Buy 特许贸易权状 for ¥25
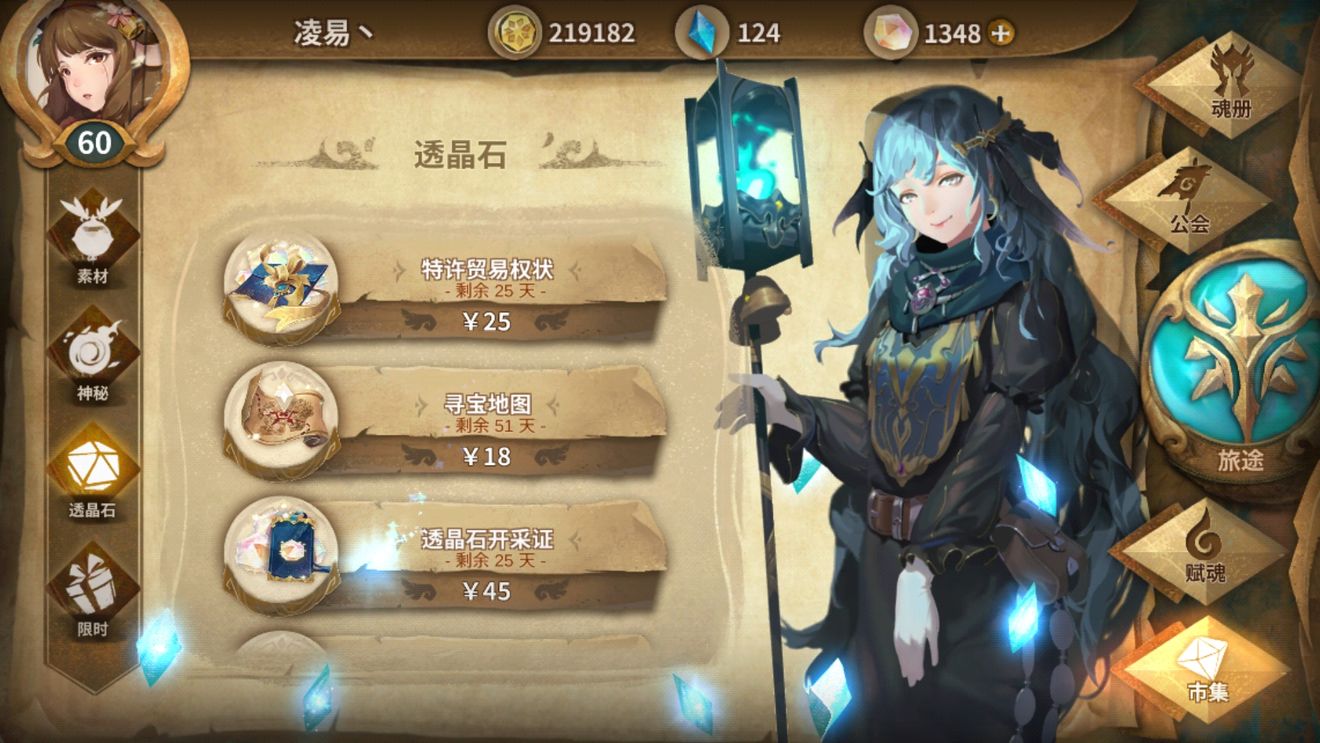Image resolution: width=1320 pixels, height=743 pixels. [x=487, y=321]
